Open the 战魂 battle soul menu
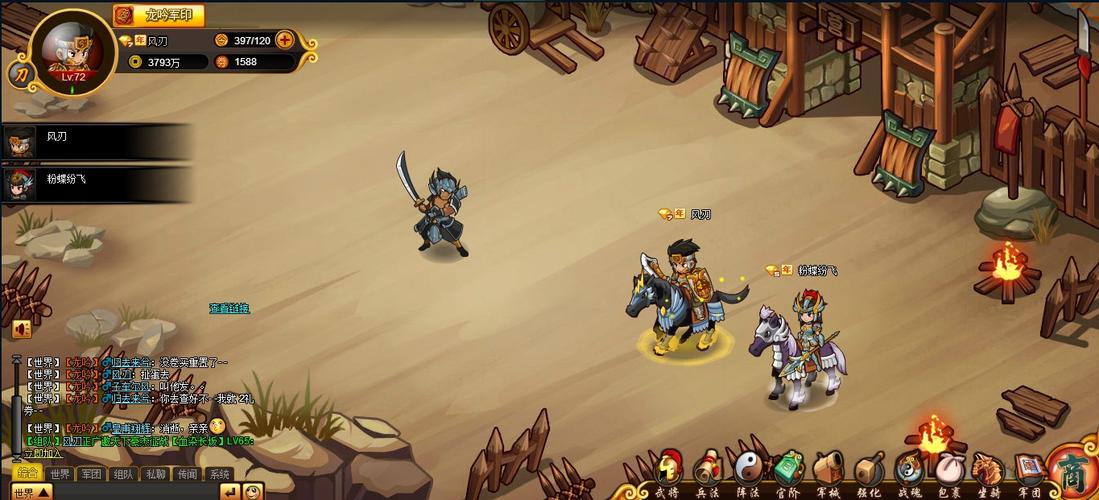The width and height of the screenshot is (1099, 500). [x=908, y=471]
